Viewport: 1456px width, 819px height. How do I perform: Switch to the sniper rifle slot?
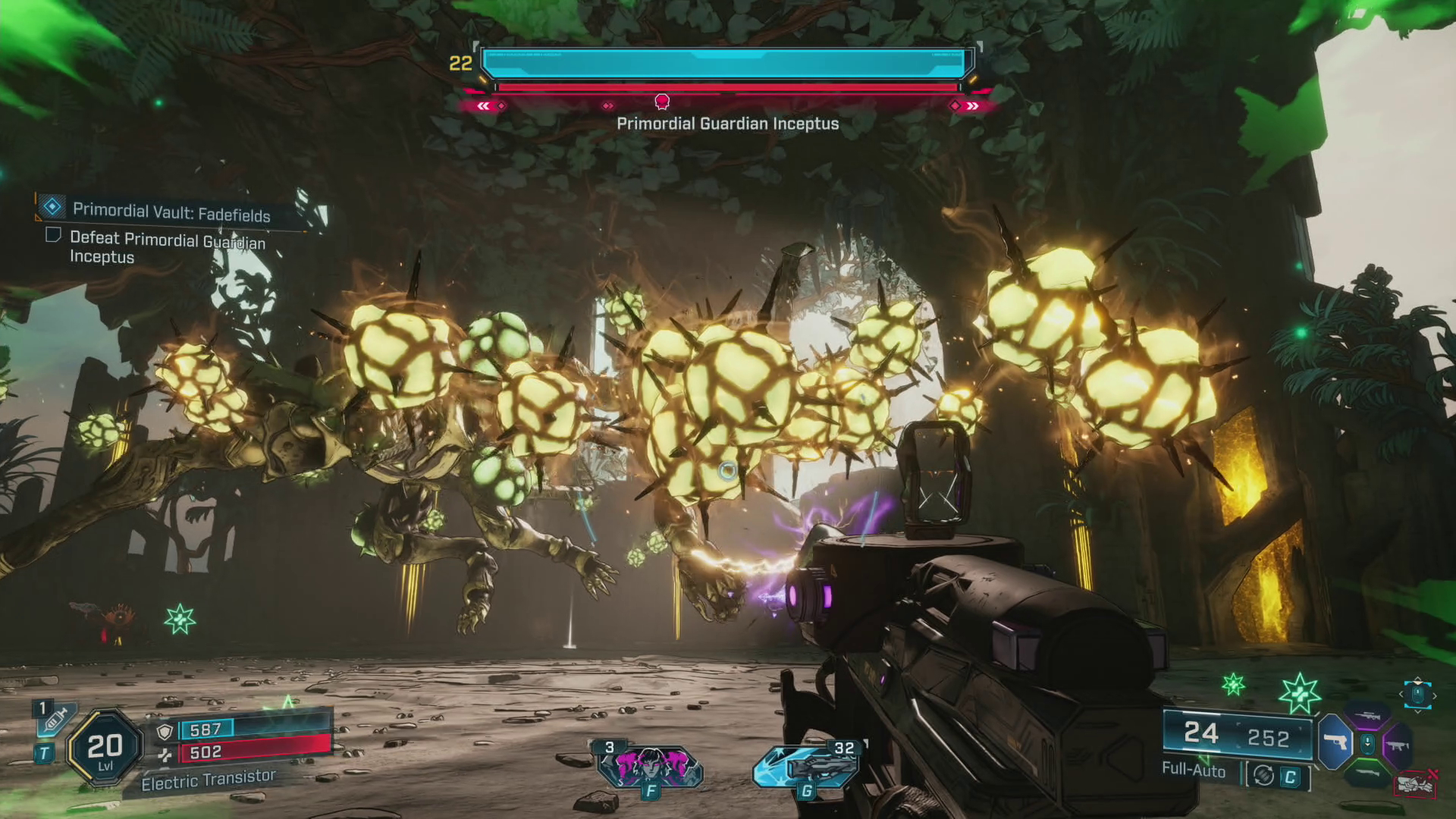[x=1367, y=714]
